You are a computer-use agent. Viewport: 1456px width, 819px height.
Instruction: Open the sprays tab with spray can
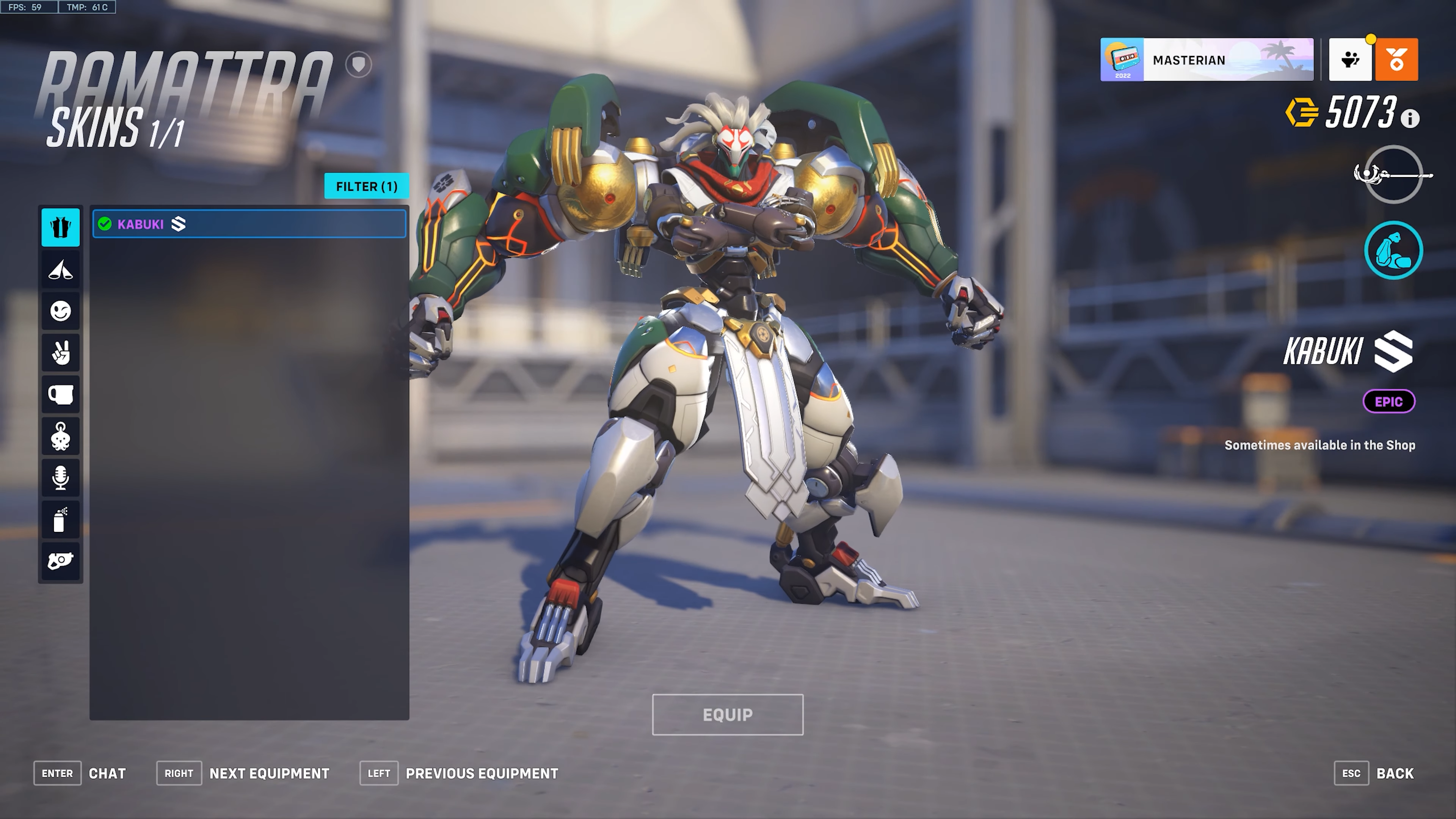[x=61, y=519]
